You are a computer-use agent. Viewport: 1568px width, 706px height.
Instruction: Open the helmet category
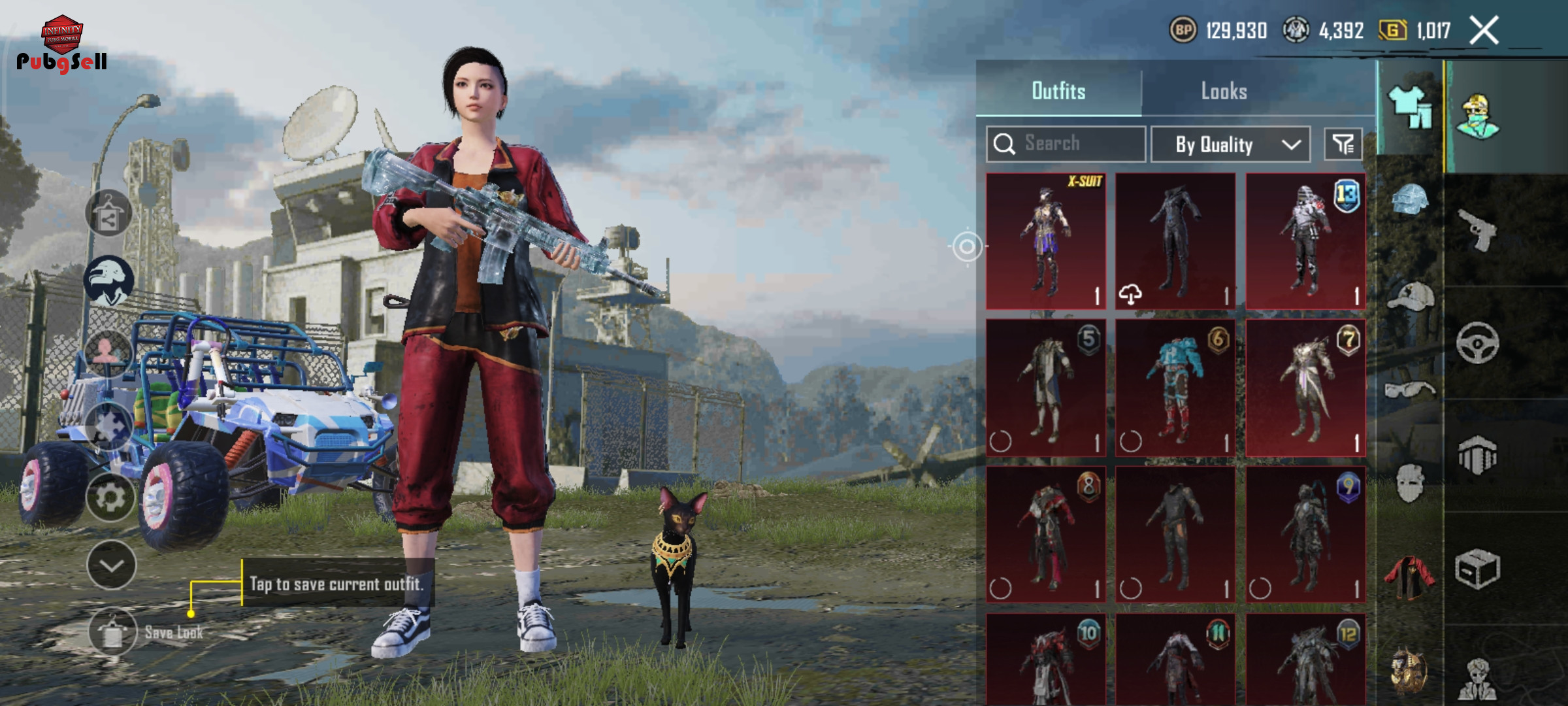coord(1410,199)
